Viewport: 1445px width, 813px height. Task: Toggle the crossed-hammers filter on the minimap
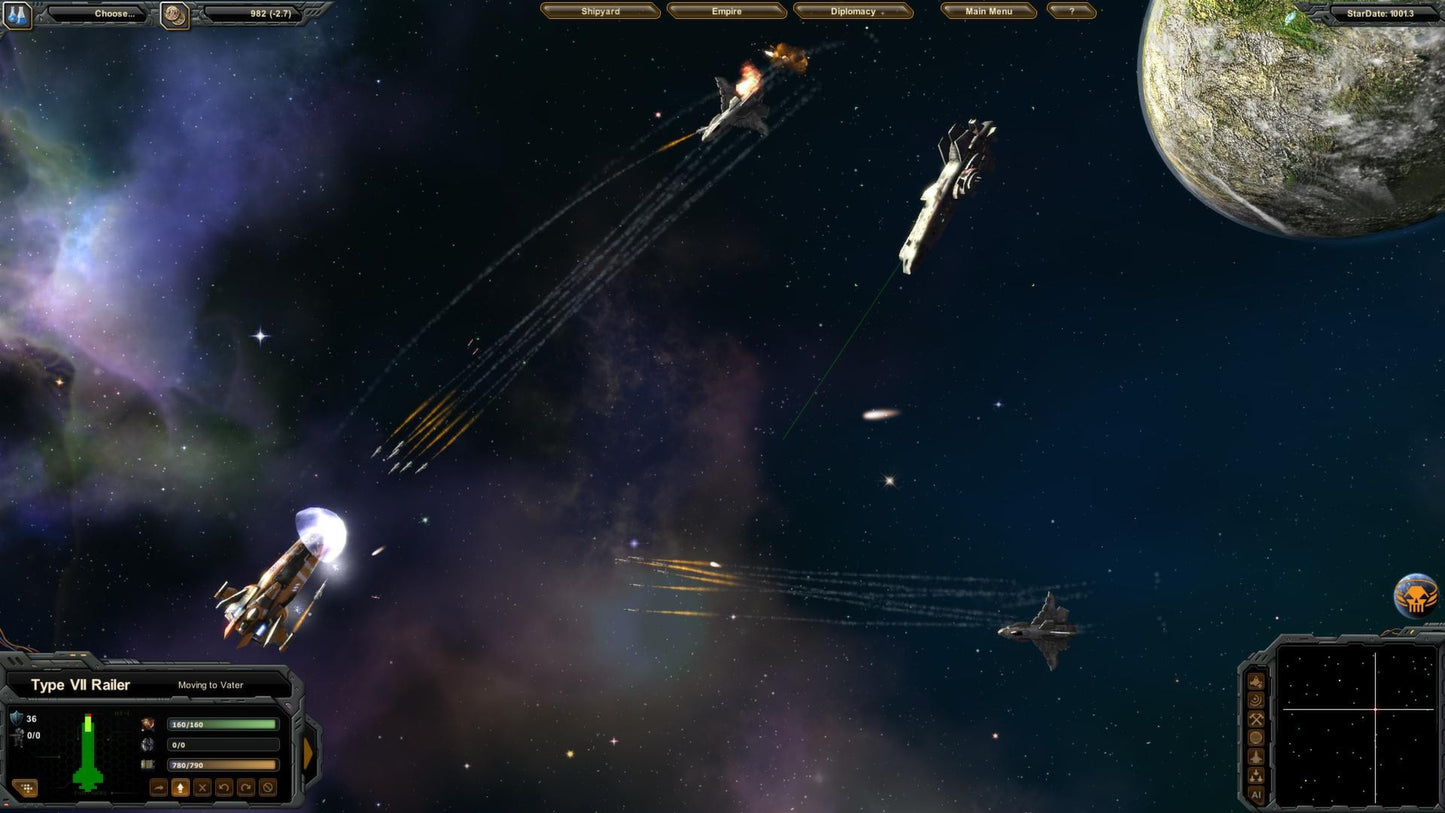[1256, 718]
